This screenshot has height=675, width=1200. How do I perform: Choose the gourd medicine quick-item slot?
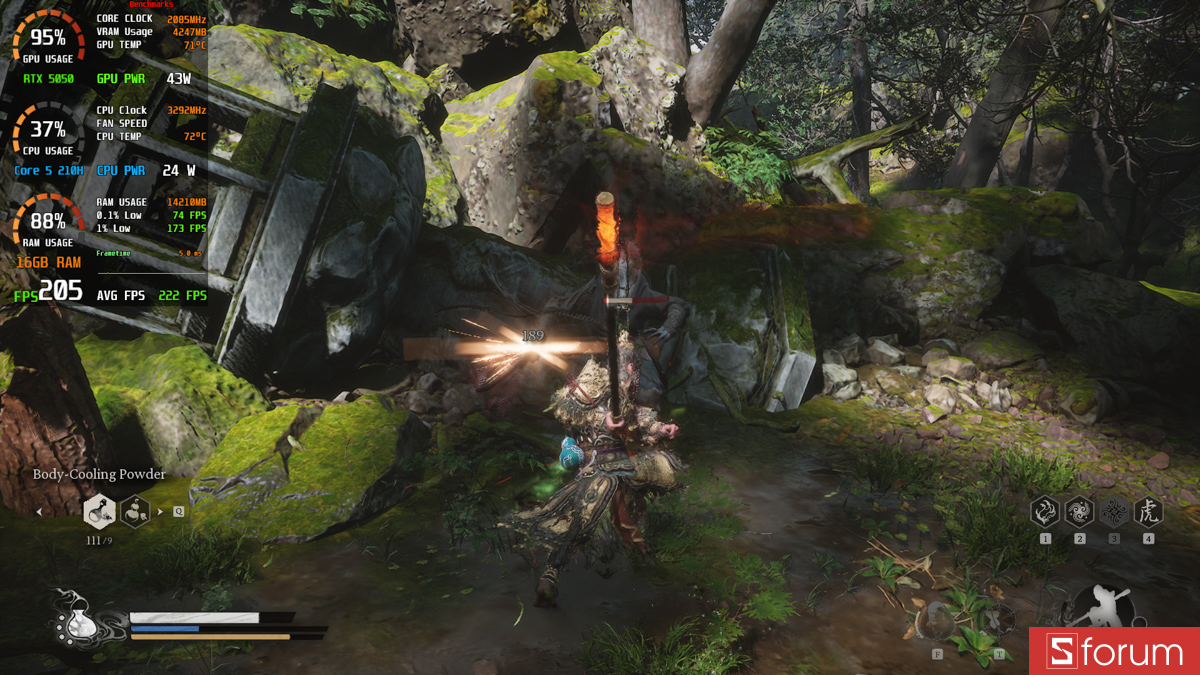point(136,512)
